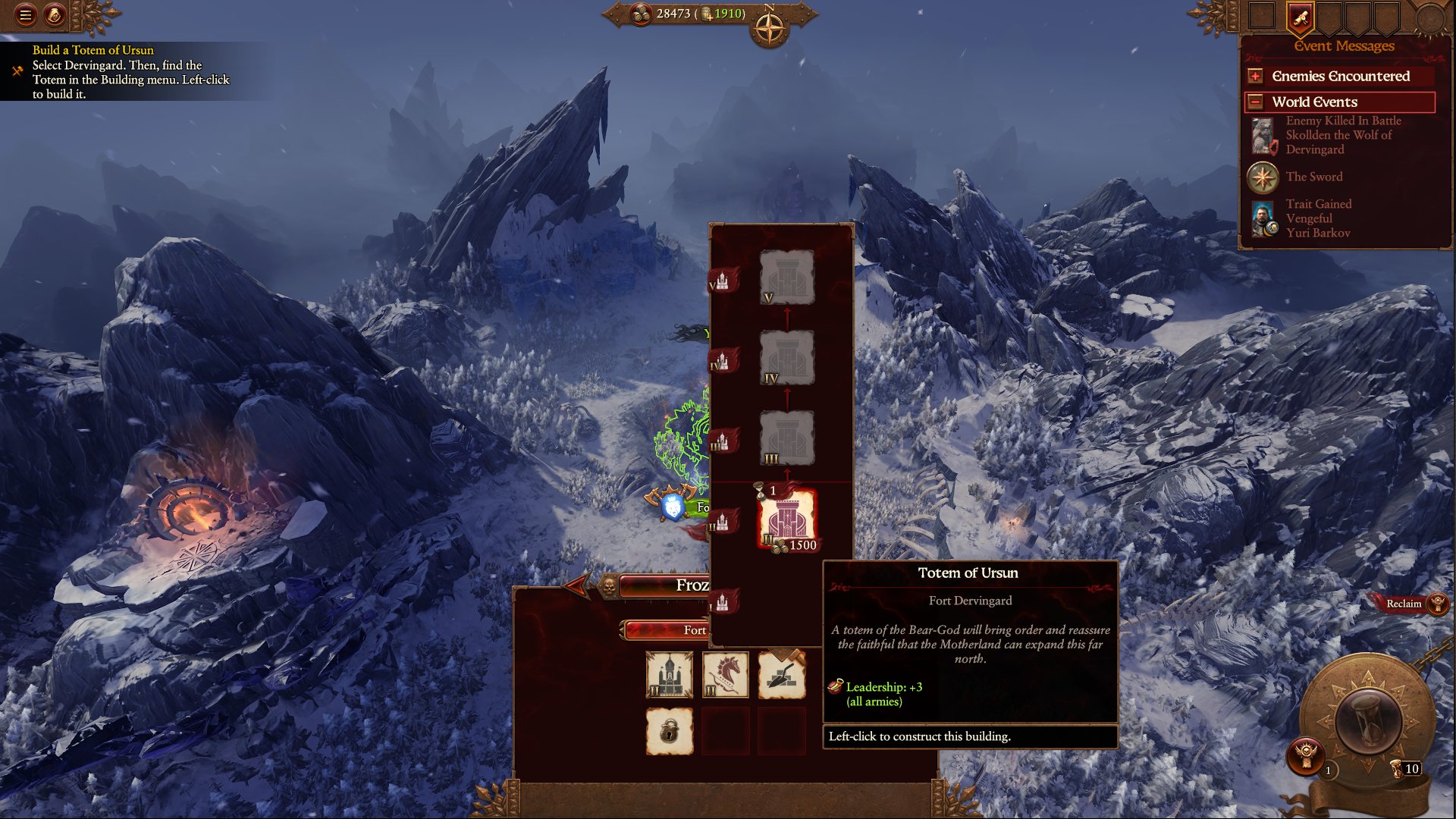This screenshot has height=819, width=1456.
Task: End turn with the hourglass button
Action: pos(1367,719)
